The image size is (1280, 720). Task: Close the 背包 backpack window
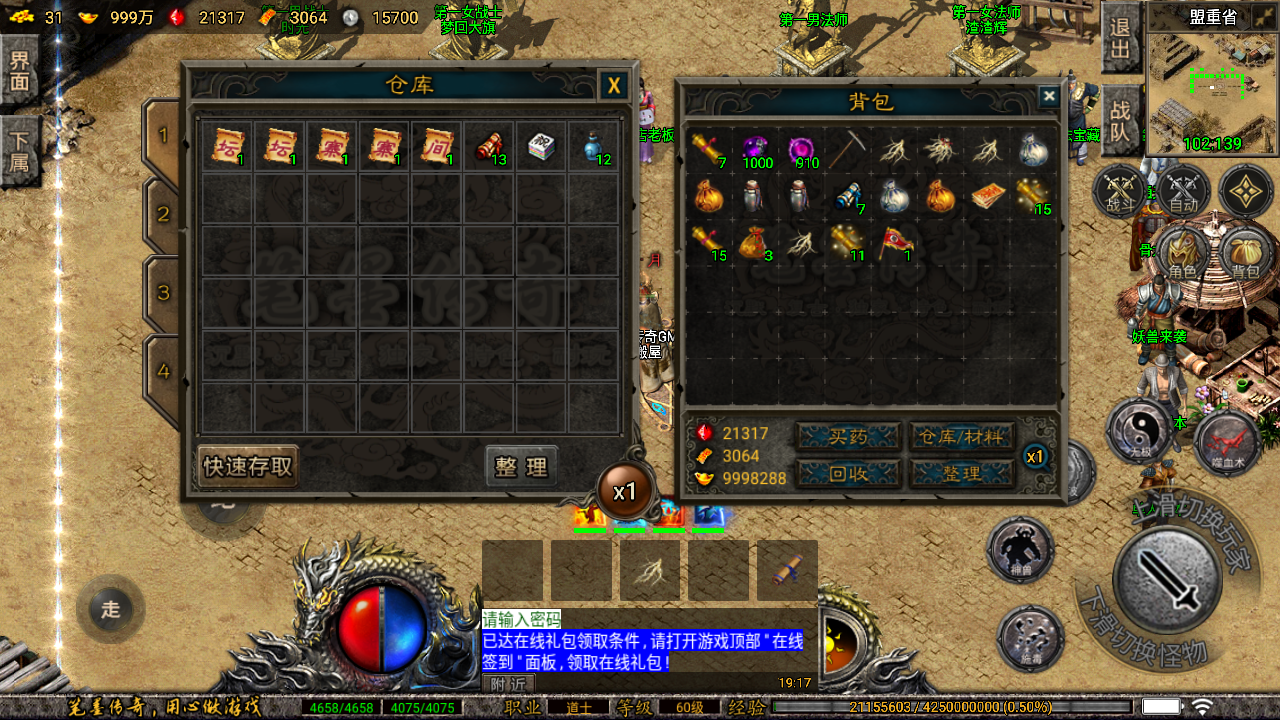tap(1048, 96)
